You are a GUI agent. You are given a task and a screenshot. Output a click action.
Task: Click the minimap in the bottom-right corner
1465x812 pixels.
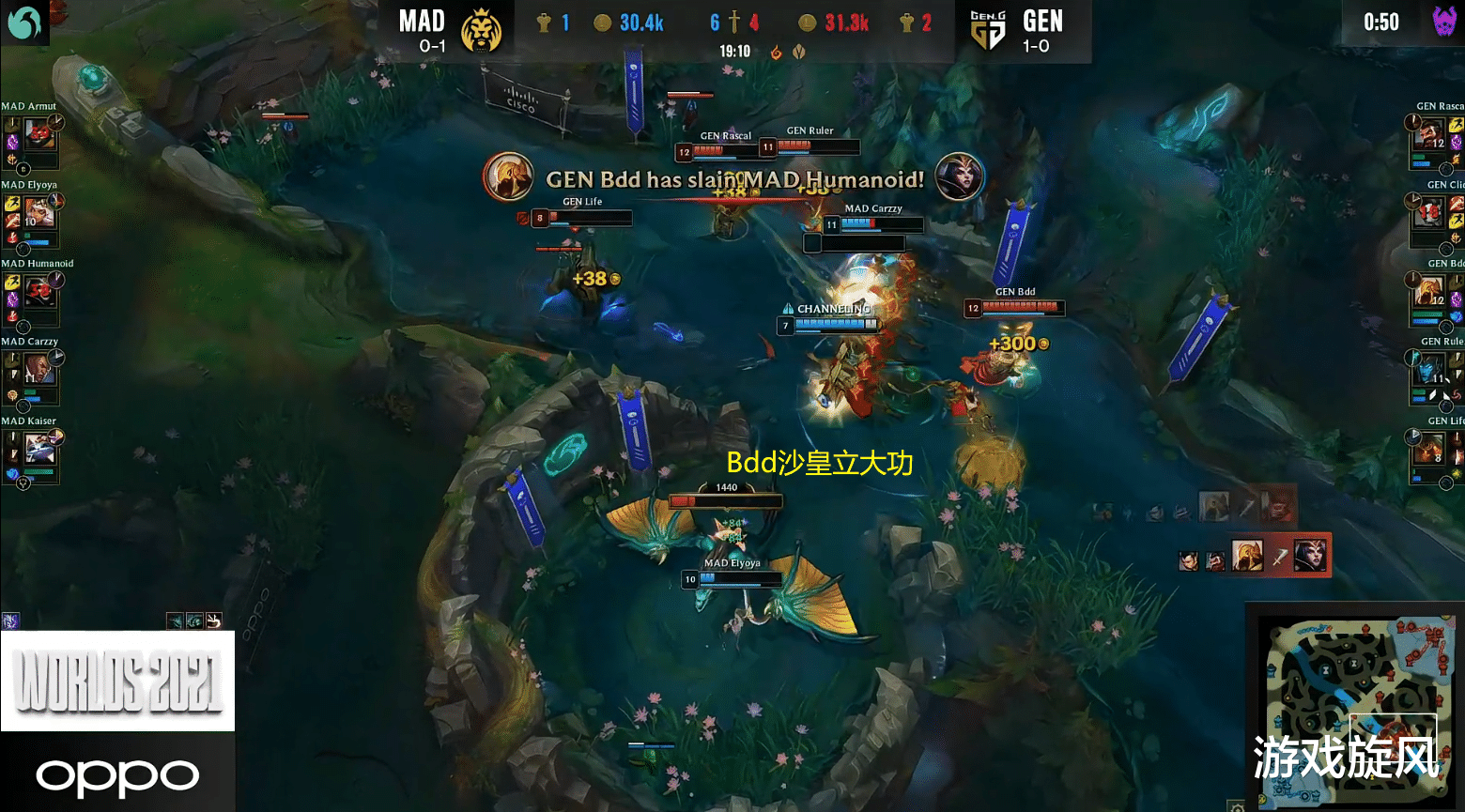1352,704
